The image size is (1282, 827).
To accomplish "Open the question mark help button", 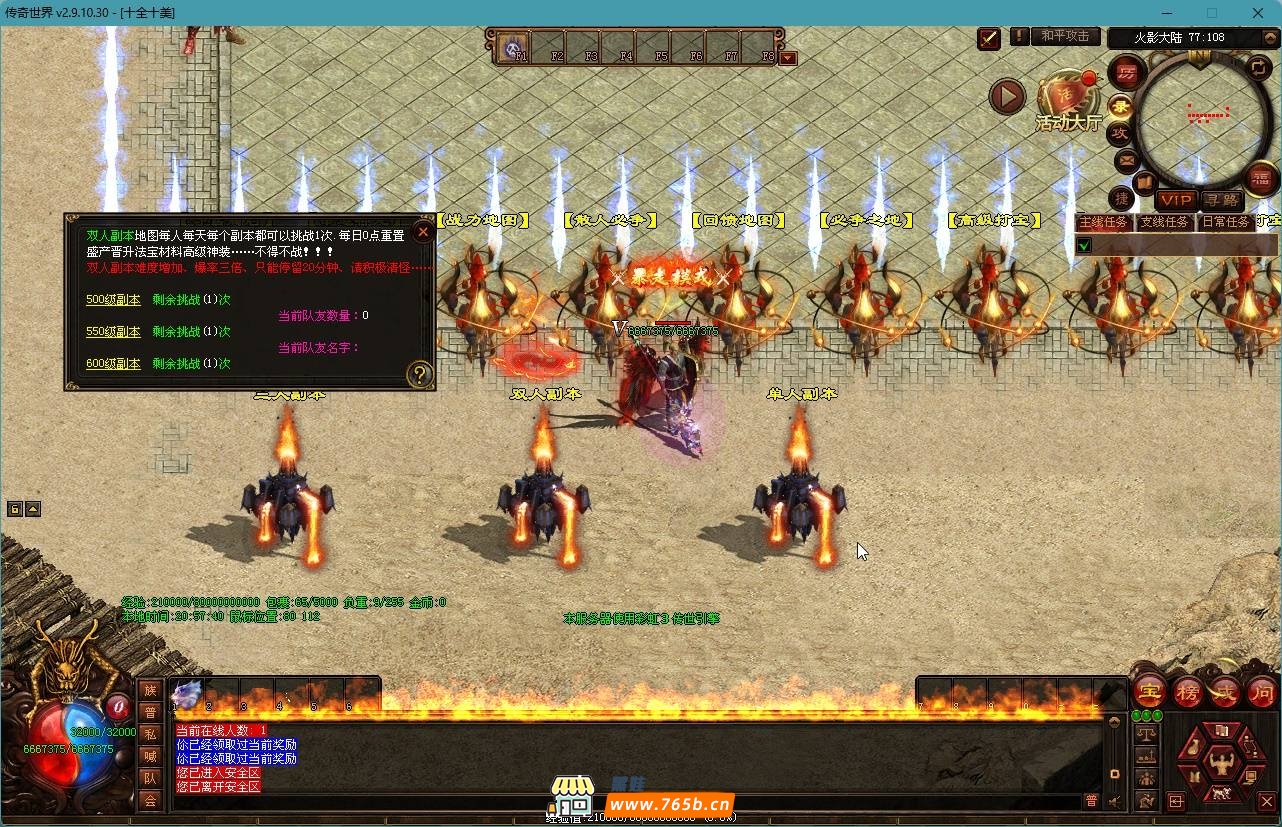I will [x=420, y=375].
